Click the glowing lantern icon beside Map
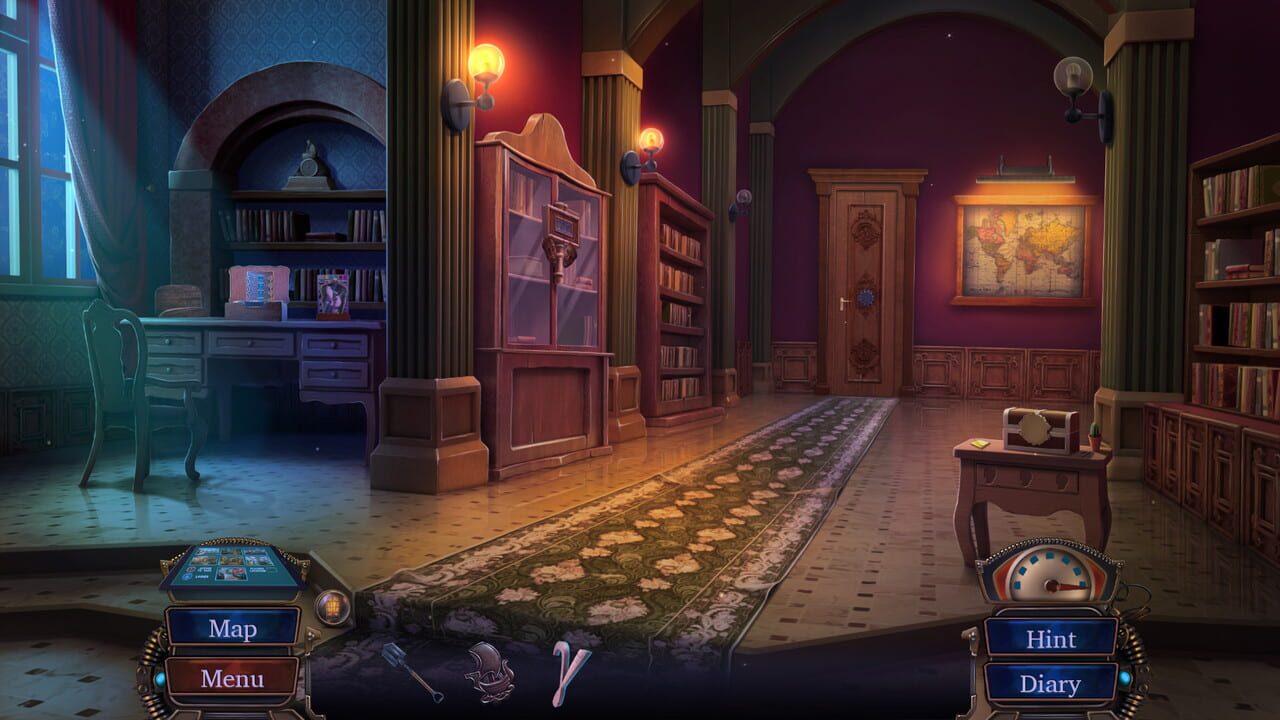This screenshot has height=720, width=1280. pyautogui.click(x=330, y=605)
